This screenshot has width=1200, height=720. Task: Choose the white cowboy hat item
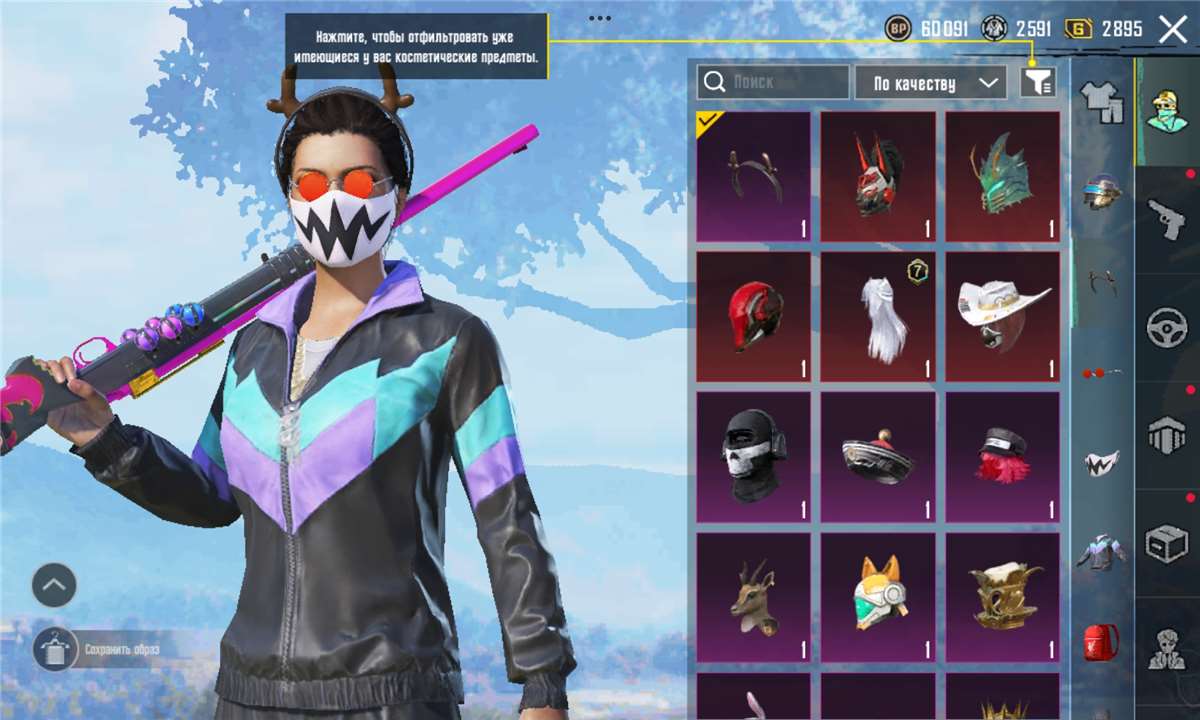coord(1002,316)
